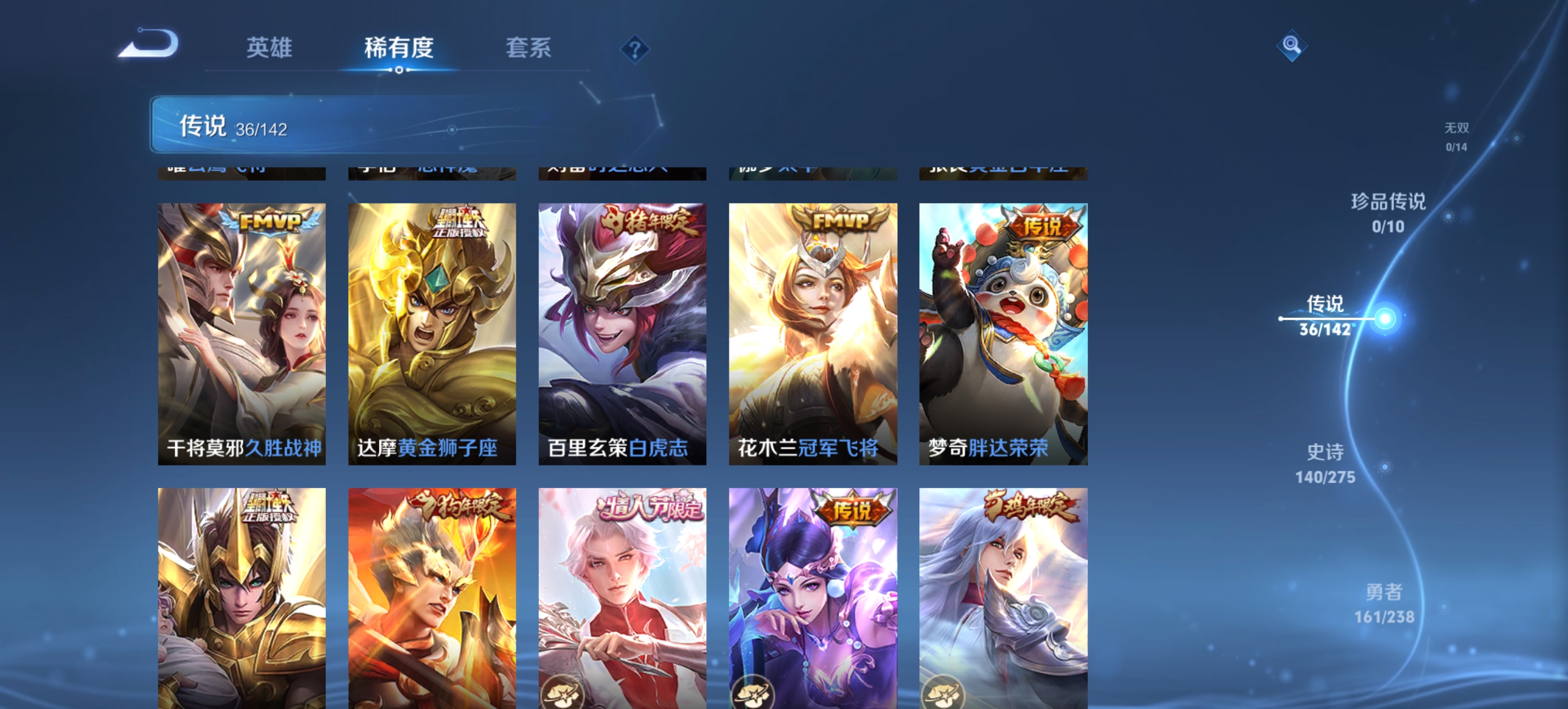The width and height of the screenshot is (1568, 709).
Task: Open search with the magnifier icon
Action: pyautogui.click(x=1292, y=45)
